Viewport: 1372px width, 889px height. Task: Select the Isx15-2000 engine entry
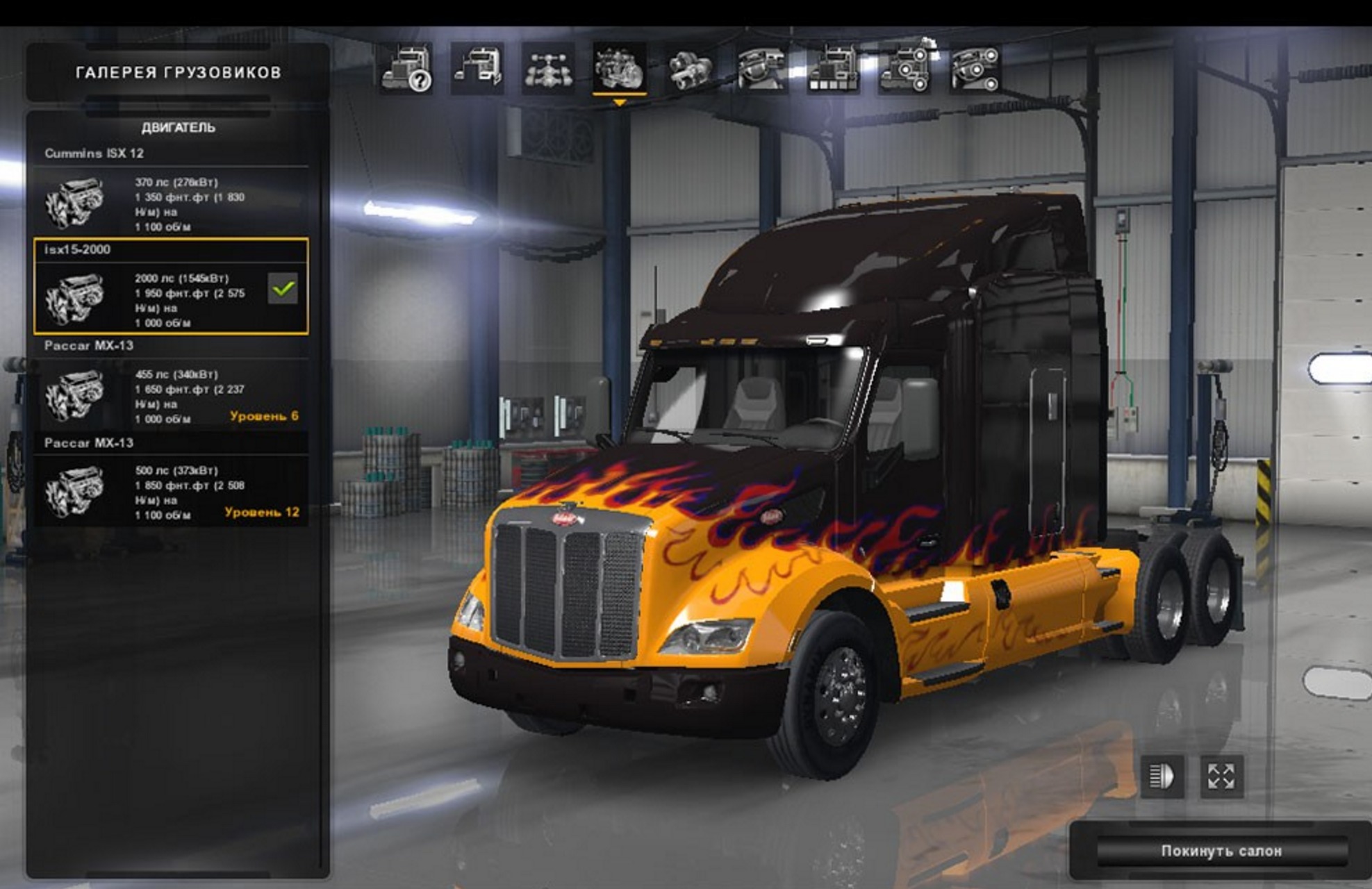click(x=171, y=286)
